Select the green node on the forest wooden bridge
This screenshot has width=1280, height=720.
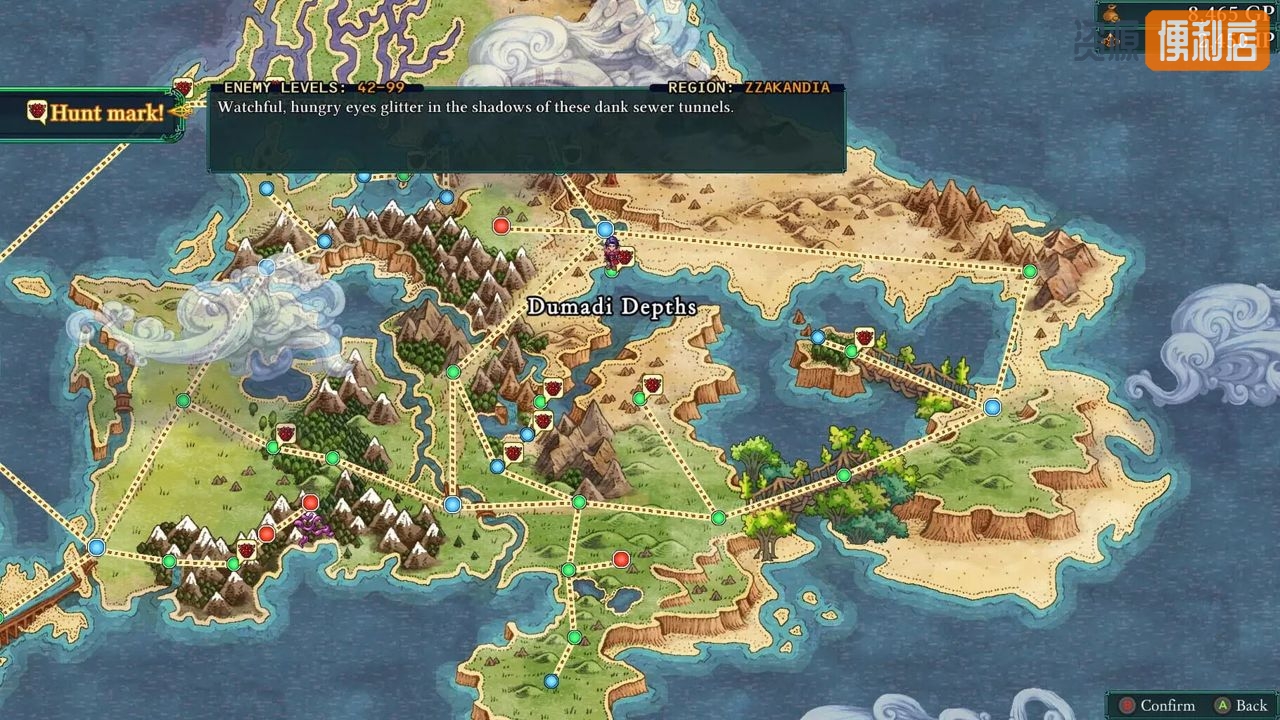pyautogui.click(x=843, y=475)
